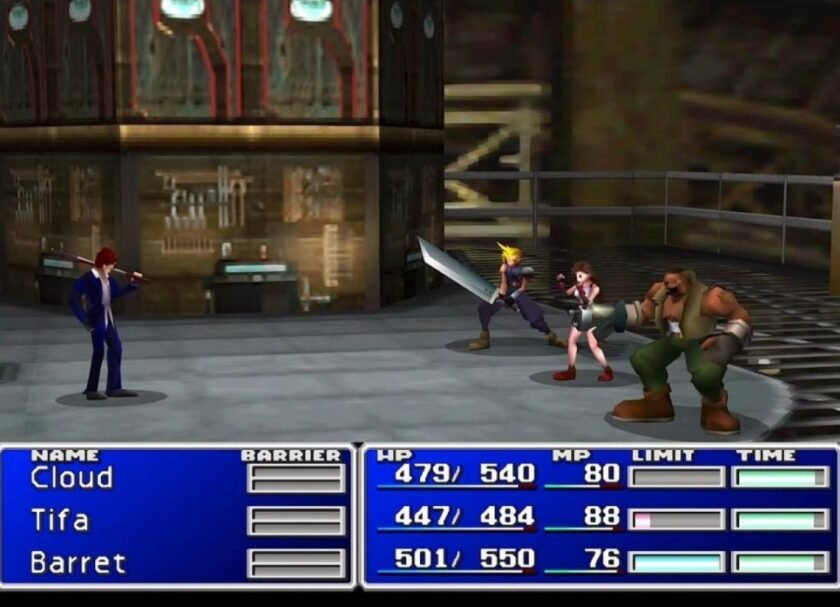
Task: Select Cloud in the party list
Action: pyautogui.click(x=72, y=478)
